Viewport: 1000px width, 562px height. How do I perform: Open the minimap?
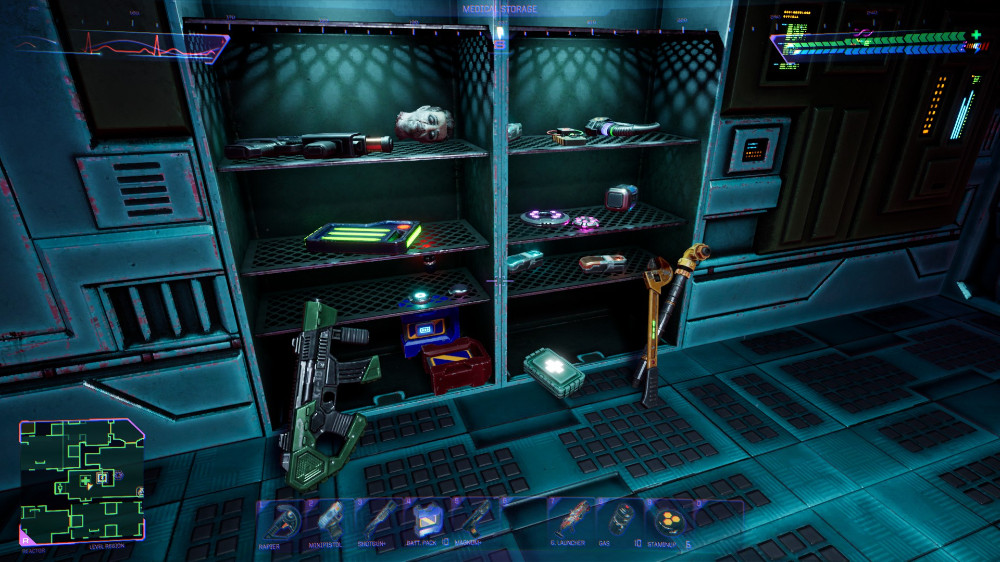(82, 481)
